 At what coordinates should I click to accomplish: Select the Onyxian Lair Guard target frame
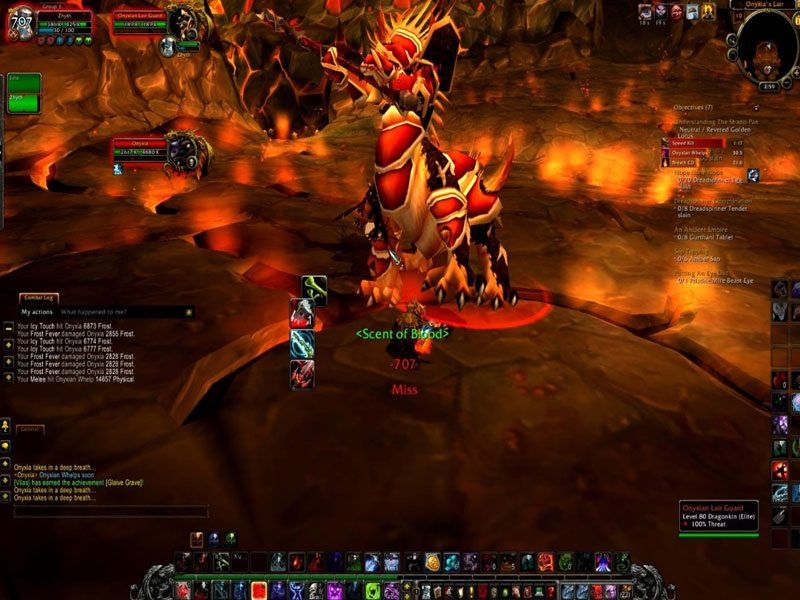(140, 22)
